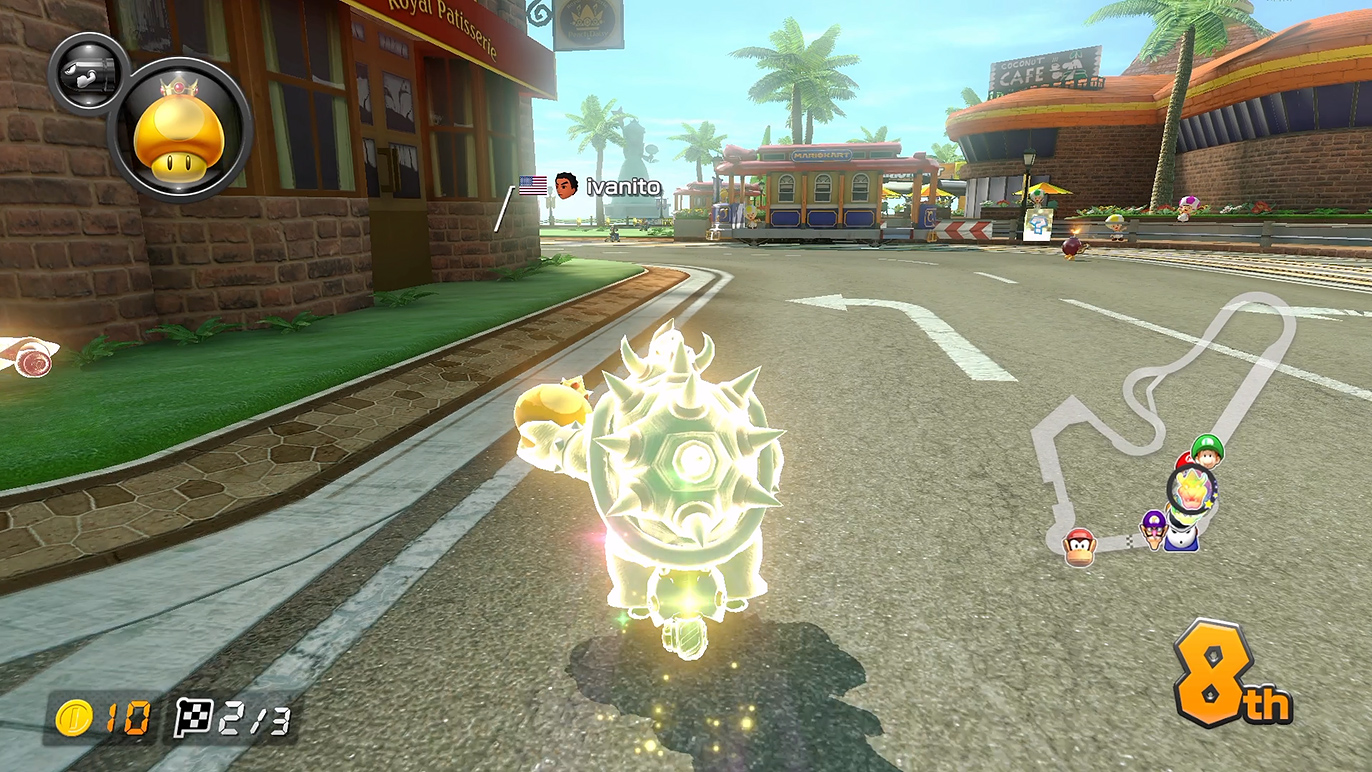Pick Waluigi's racer icon on the minimap
The width and height of the screenshot is (1372, 772).
pyautogui.click(x=1155, y=527)
